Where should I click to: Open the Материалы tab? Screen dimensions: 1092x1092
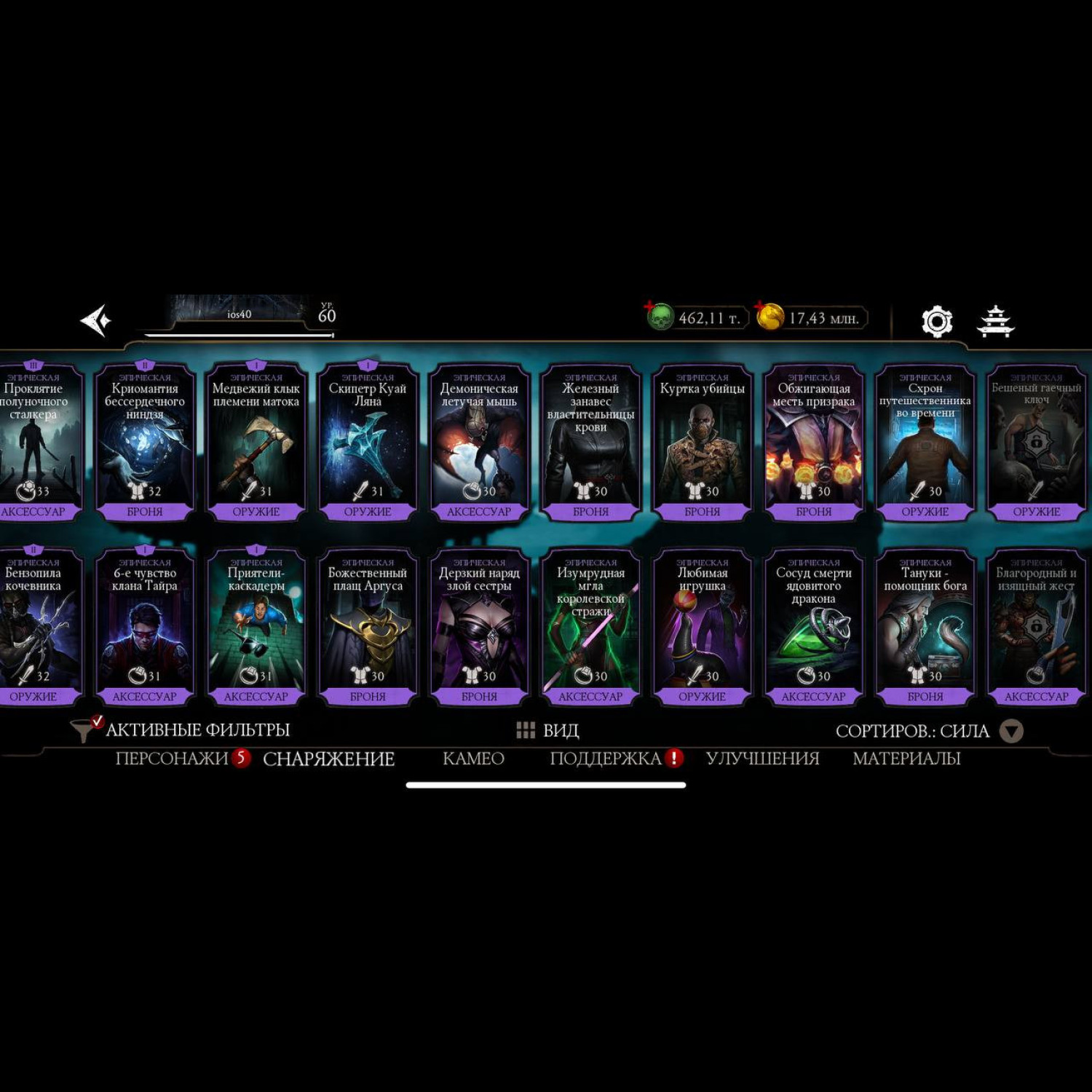point(906,759)
